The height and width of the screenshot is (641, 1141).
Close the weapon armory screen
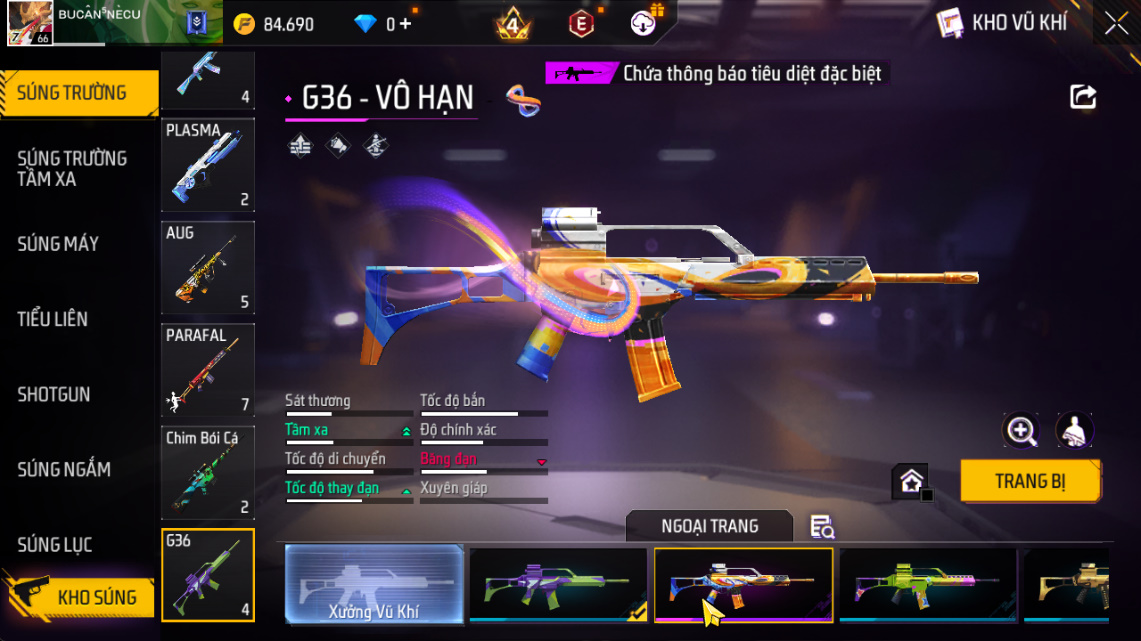coord(1116,24)
